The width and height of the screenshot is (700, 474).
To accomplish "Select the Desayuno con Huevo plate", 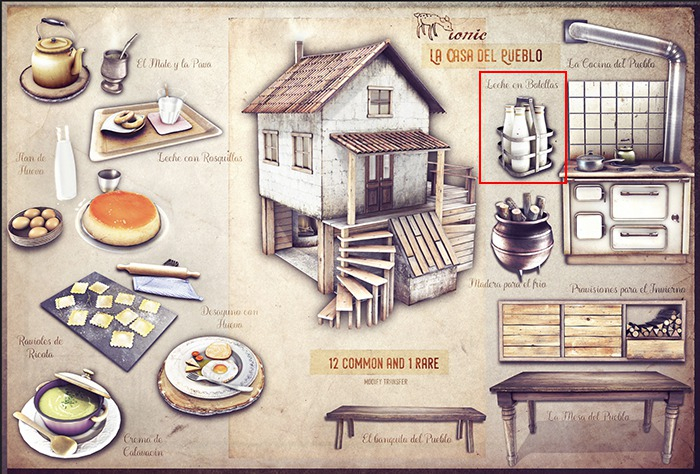I will [x=213, y=368].
